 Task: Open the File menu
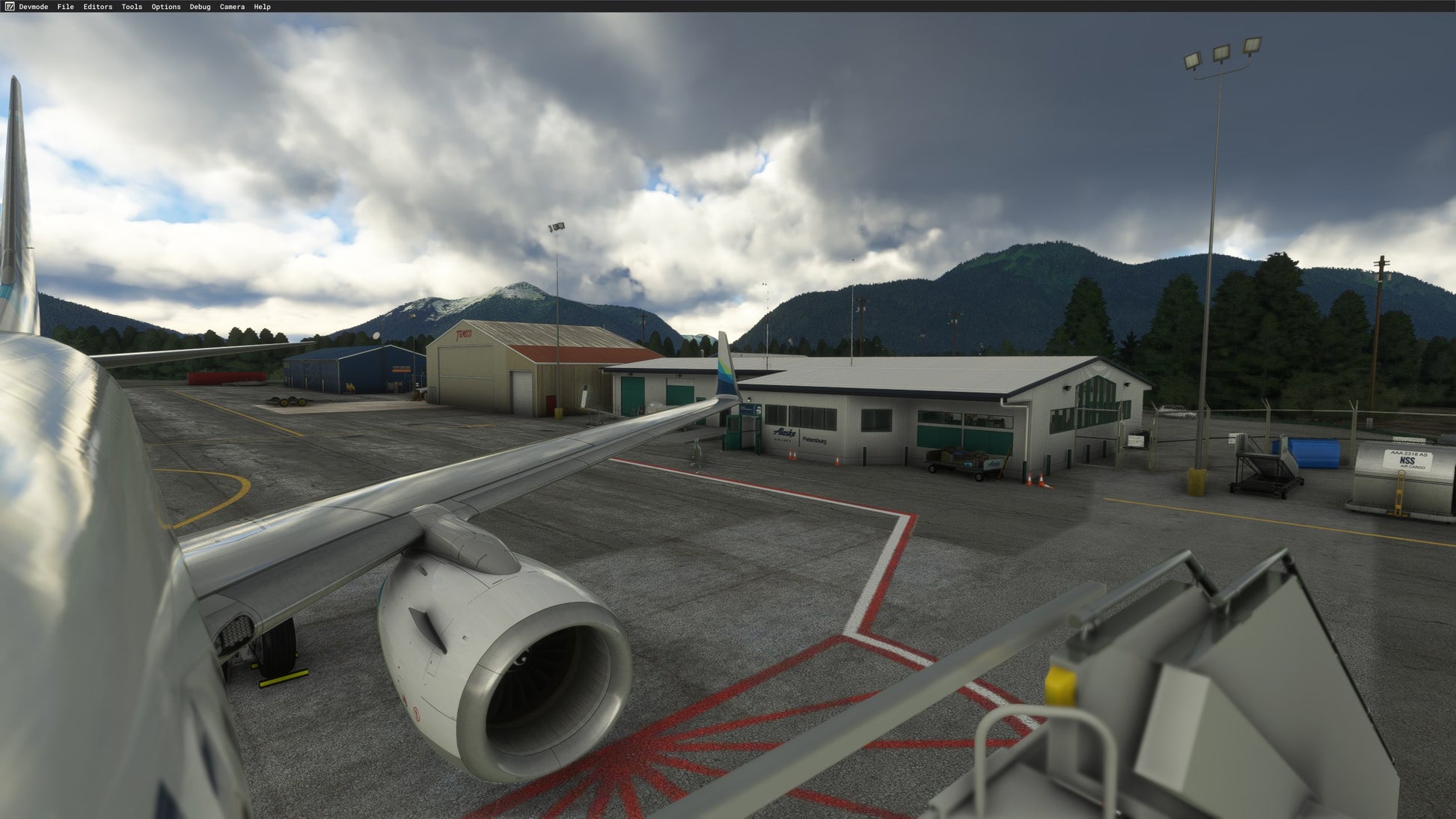tap(65, 7)
